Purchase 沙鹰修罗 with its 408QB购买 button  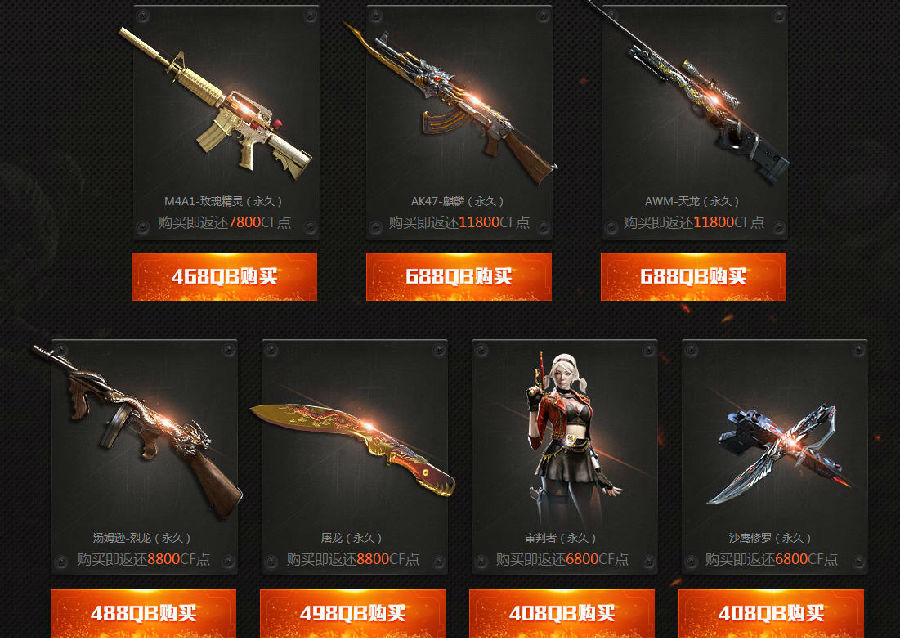[771, 612]
